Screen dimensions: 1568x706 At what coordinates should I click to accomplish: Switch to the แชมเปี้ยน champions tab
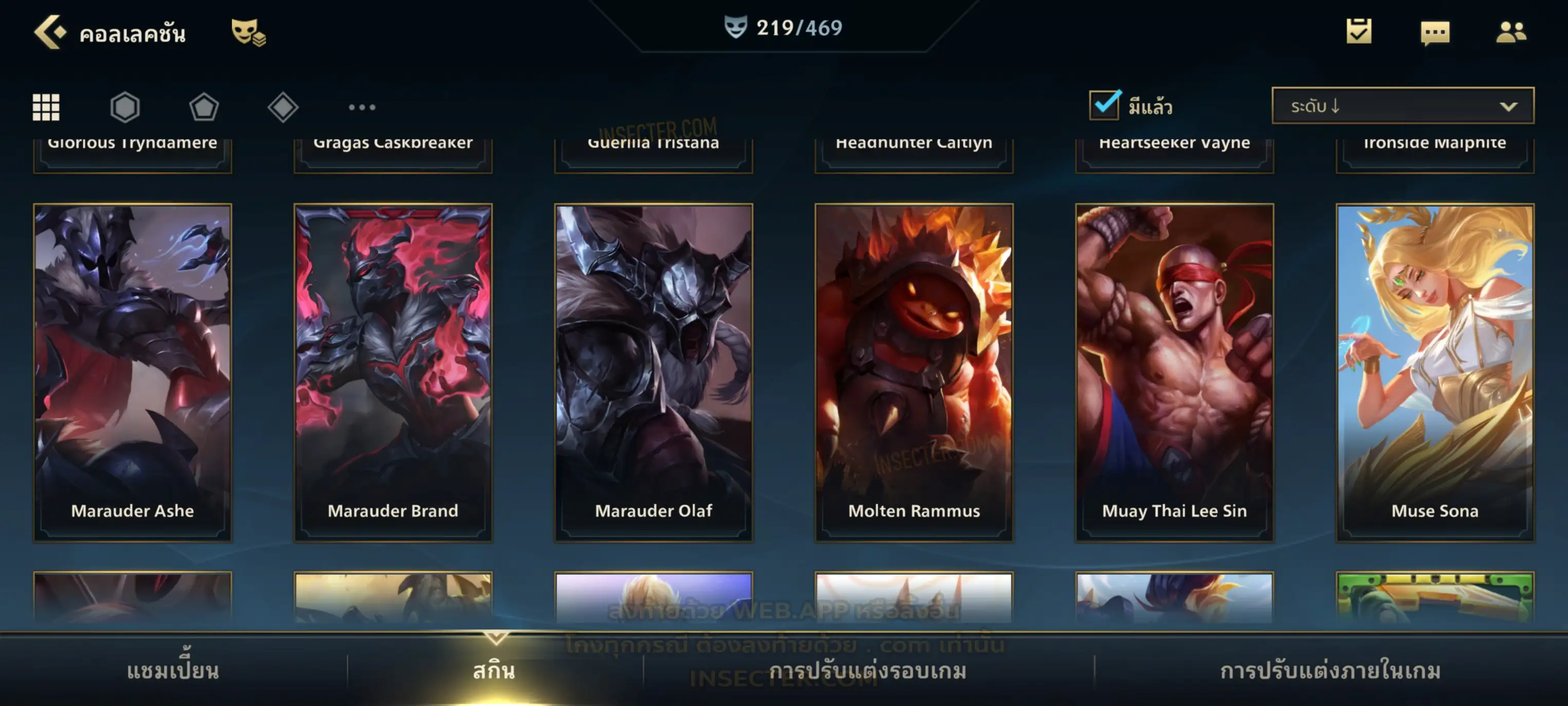[x=173, y=671]
